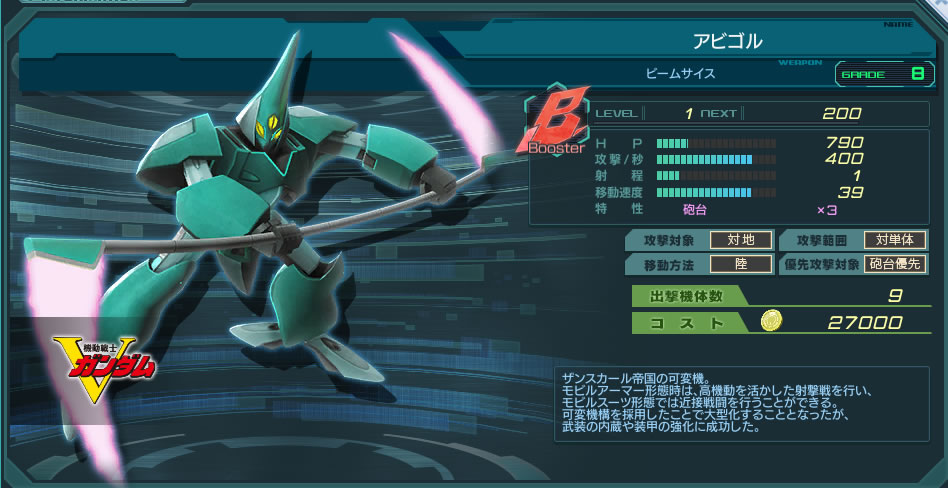Click the gold coin cost icon

coord(771,321)
